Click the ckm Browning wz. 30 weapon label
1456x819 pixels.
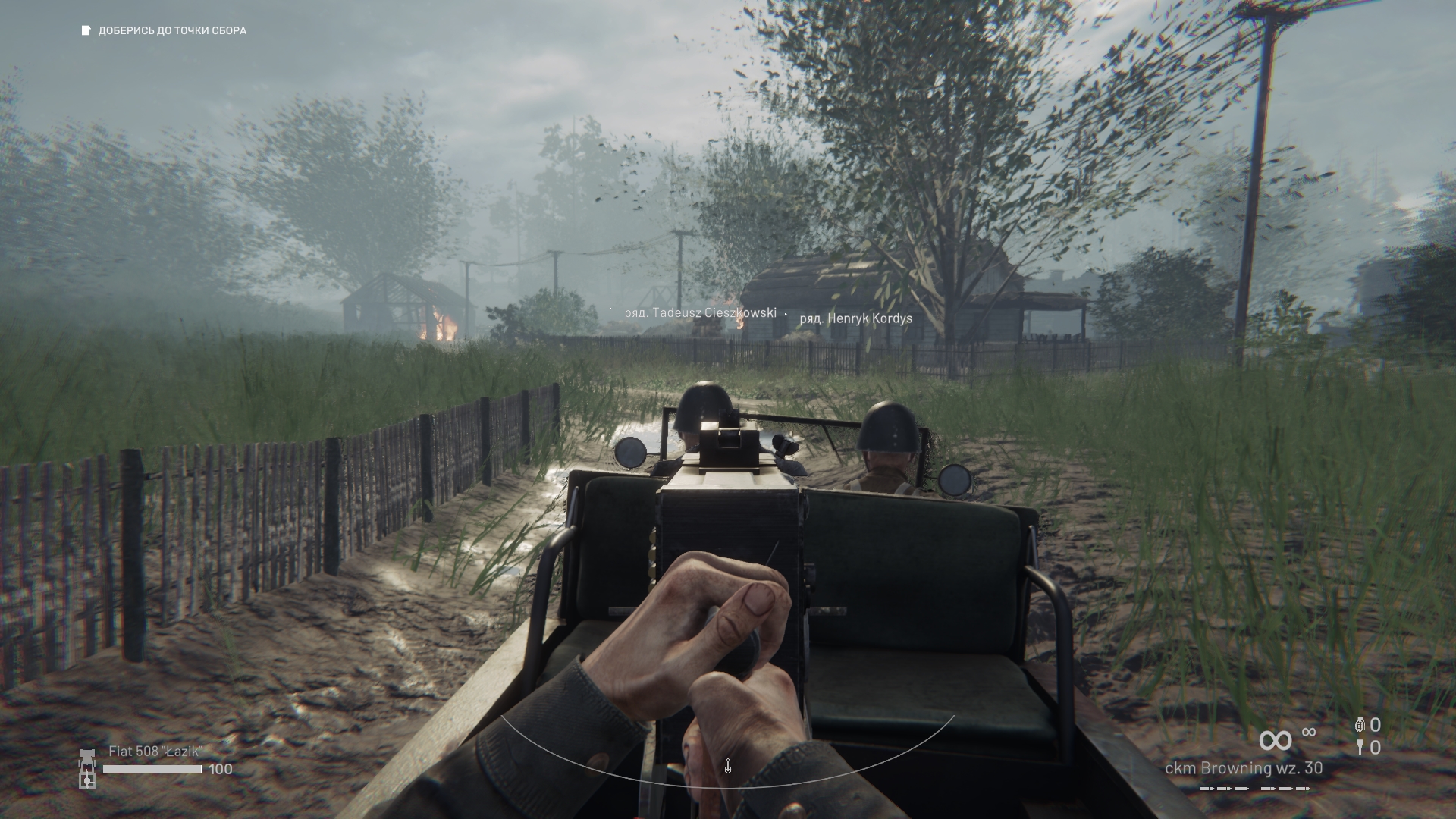point(1244,768)
